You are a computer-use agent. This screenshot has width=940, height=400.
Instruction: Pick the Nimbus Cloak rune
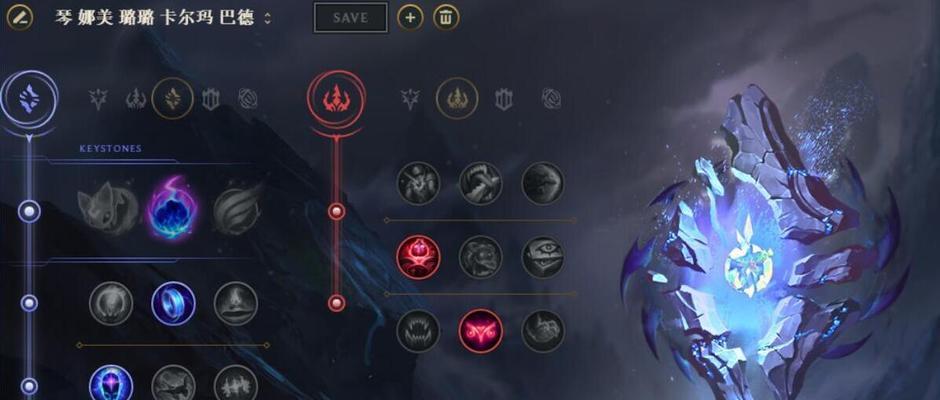click(x=236, y=303)
